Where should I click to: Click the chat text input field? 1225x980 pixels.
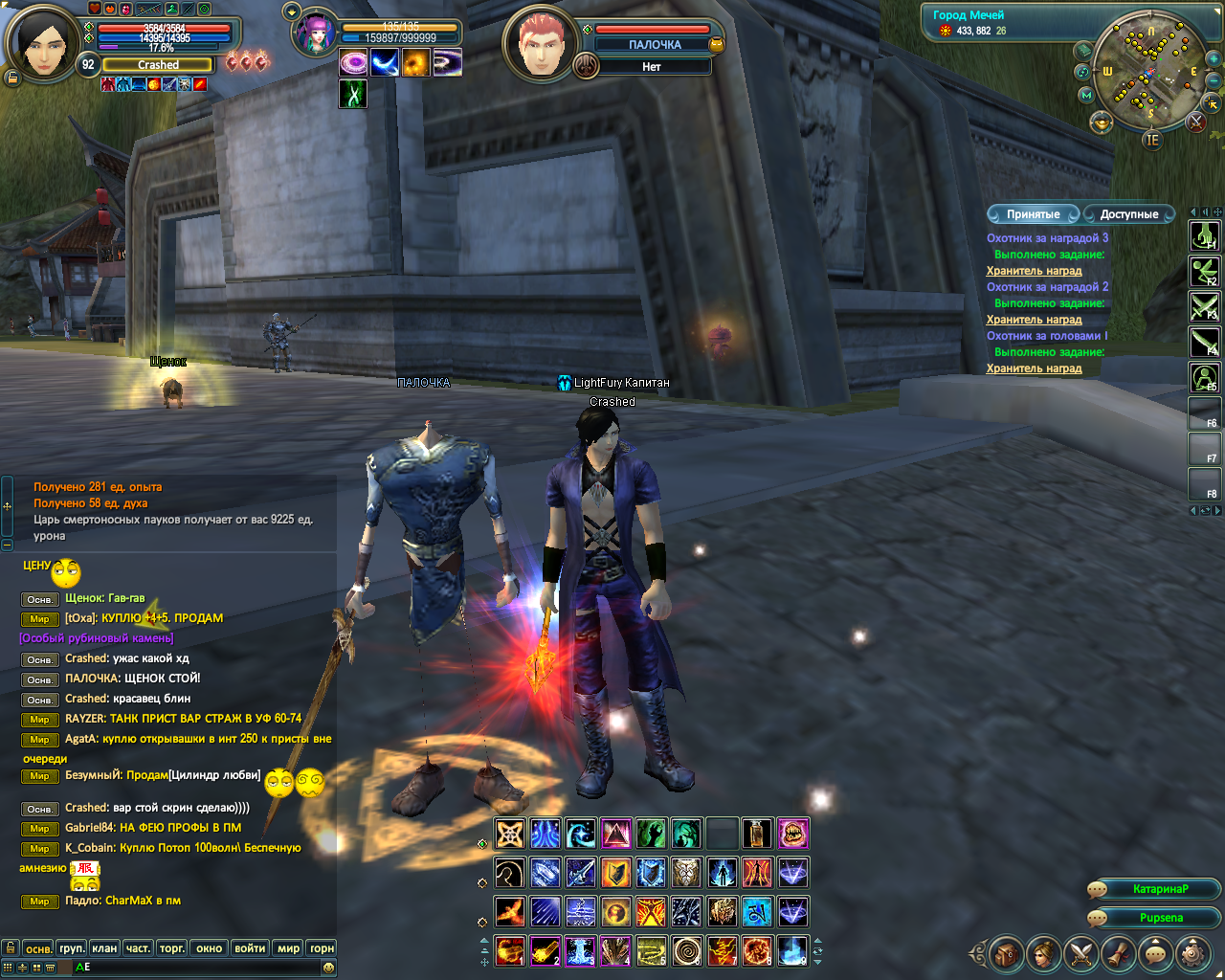[191, 968]
